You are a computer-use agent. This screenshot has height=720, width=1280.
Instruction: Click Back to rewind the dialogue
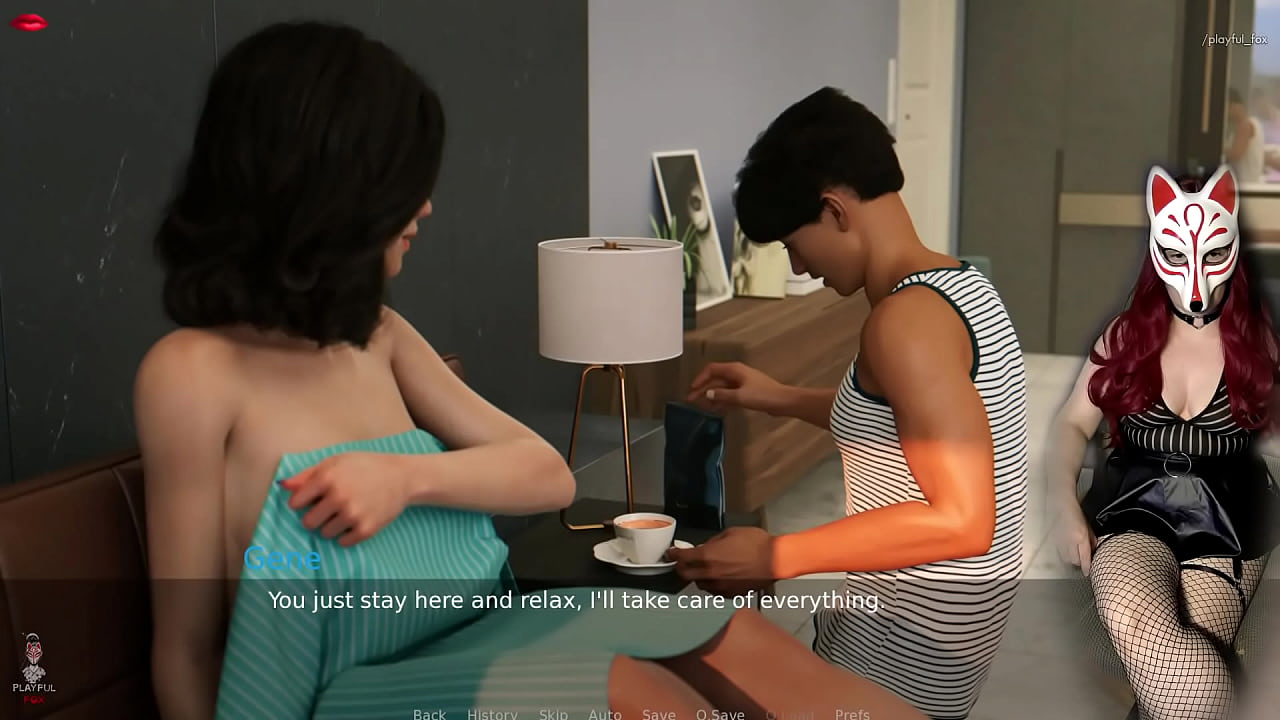[x=428, y=713]
